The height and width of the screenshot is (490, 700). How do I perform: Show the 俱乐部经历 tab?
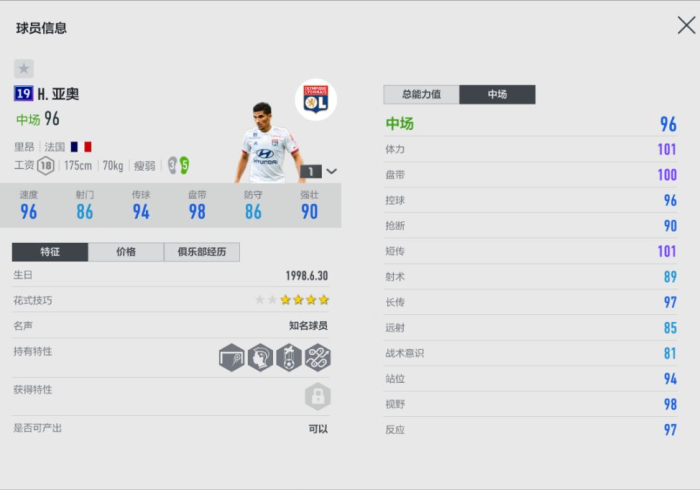(x=202, y=252)
